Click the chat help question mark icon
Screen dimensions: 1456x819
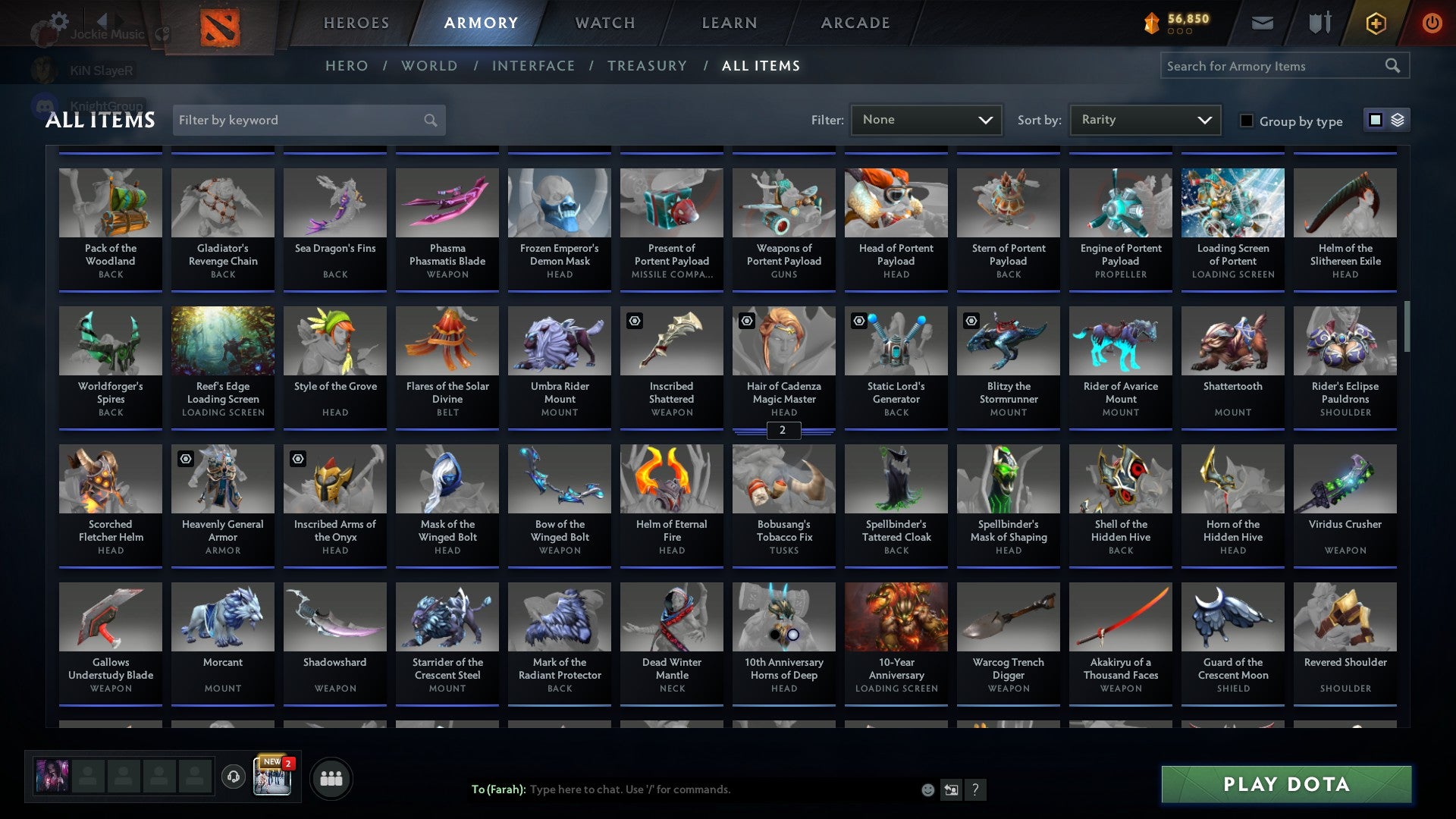[975, 789]
